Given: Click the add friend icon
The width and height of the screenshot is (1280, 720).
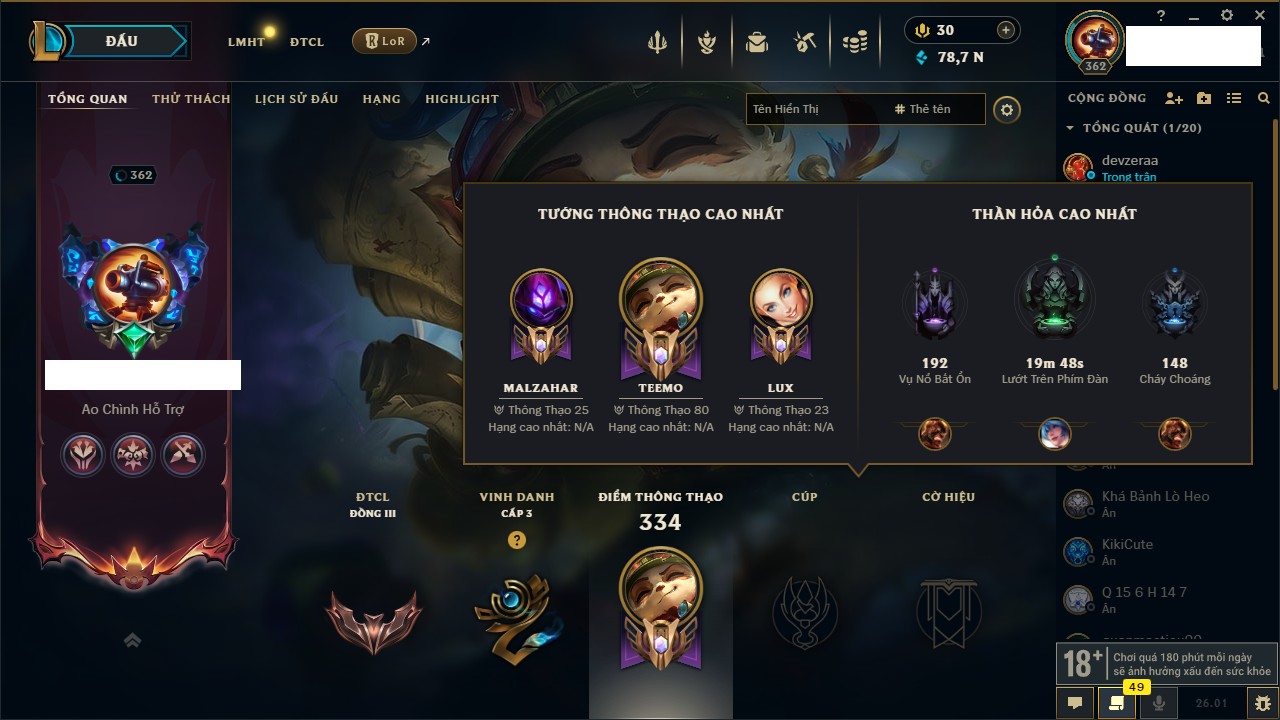Looking at the screenshot, I should click(1174, 98).
